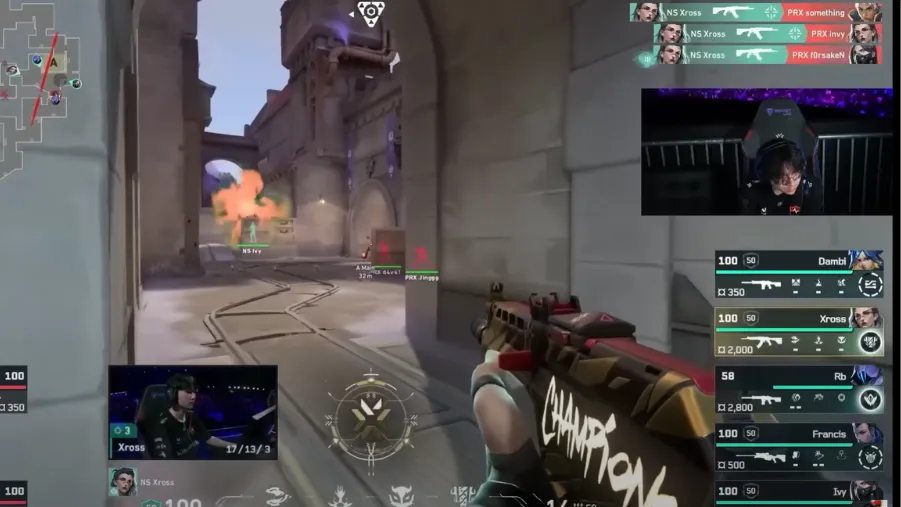Select Xross's highlighted player panel

pyautogui.click(x=798, y=331)
